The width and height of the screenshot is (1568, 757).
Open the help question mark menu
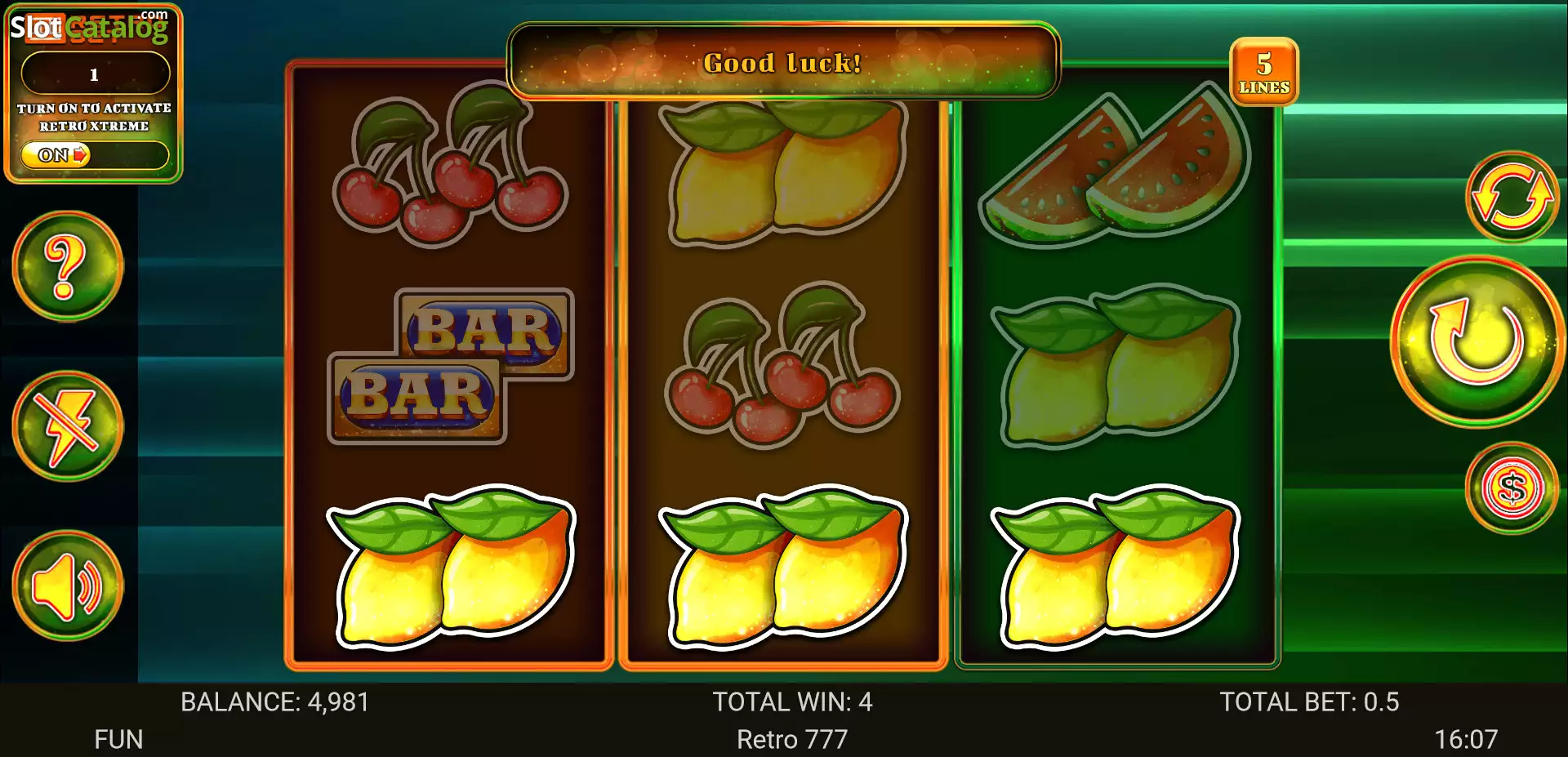point(68,266)
